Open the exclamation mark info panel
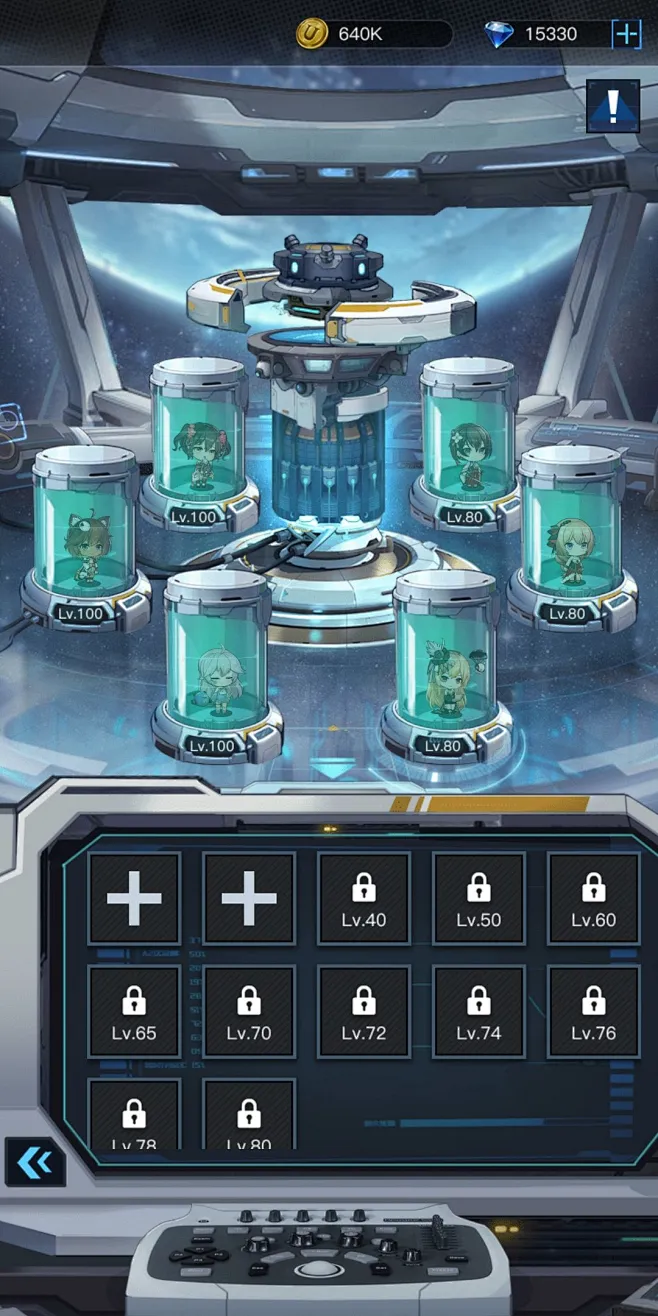This screenshot has height=1316, width=658. tap(612, 106)
